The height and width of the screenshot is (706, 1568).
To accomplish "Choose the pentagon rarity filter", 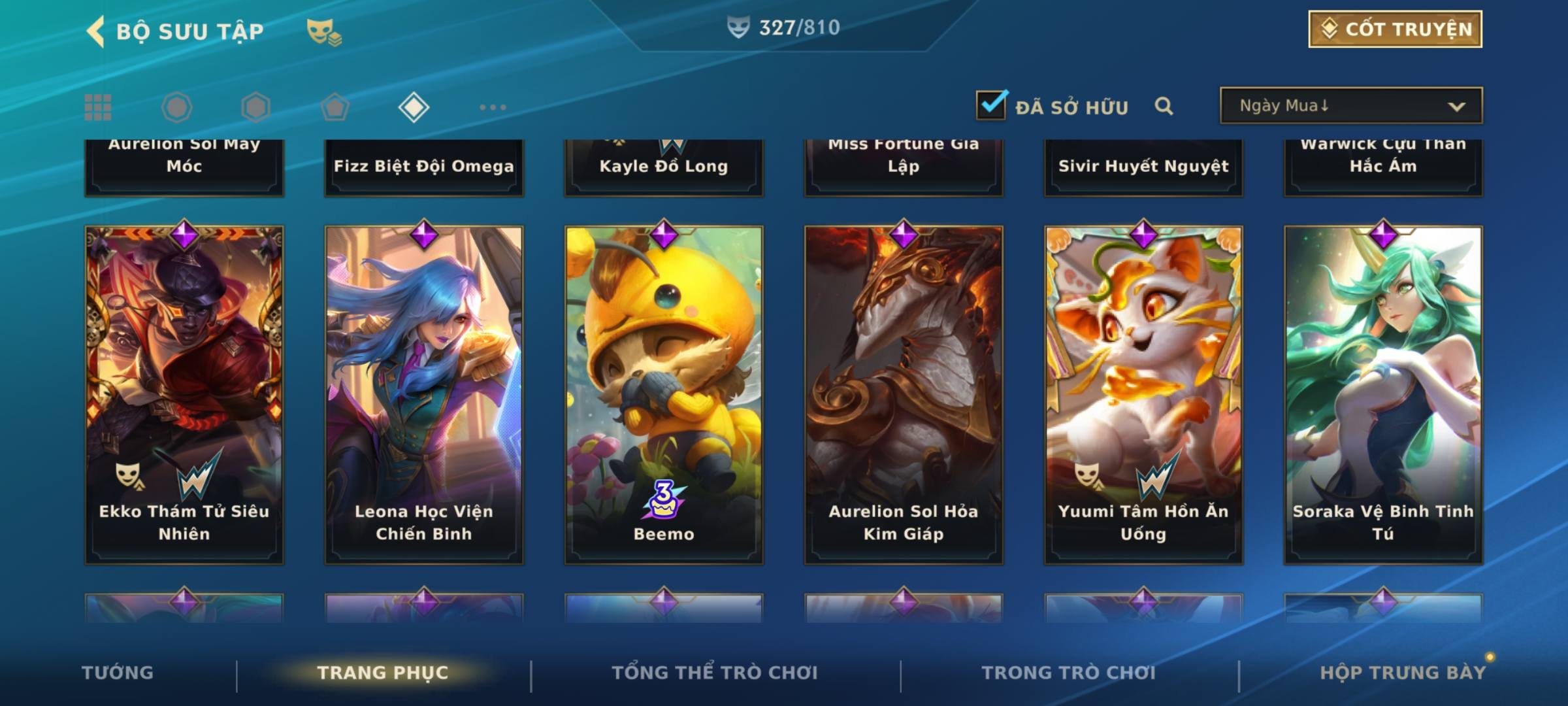I will (x=335, y=107).
